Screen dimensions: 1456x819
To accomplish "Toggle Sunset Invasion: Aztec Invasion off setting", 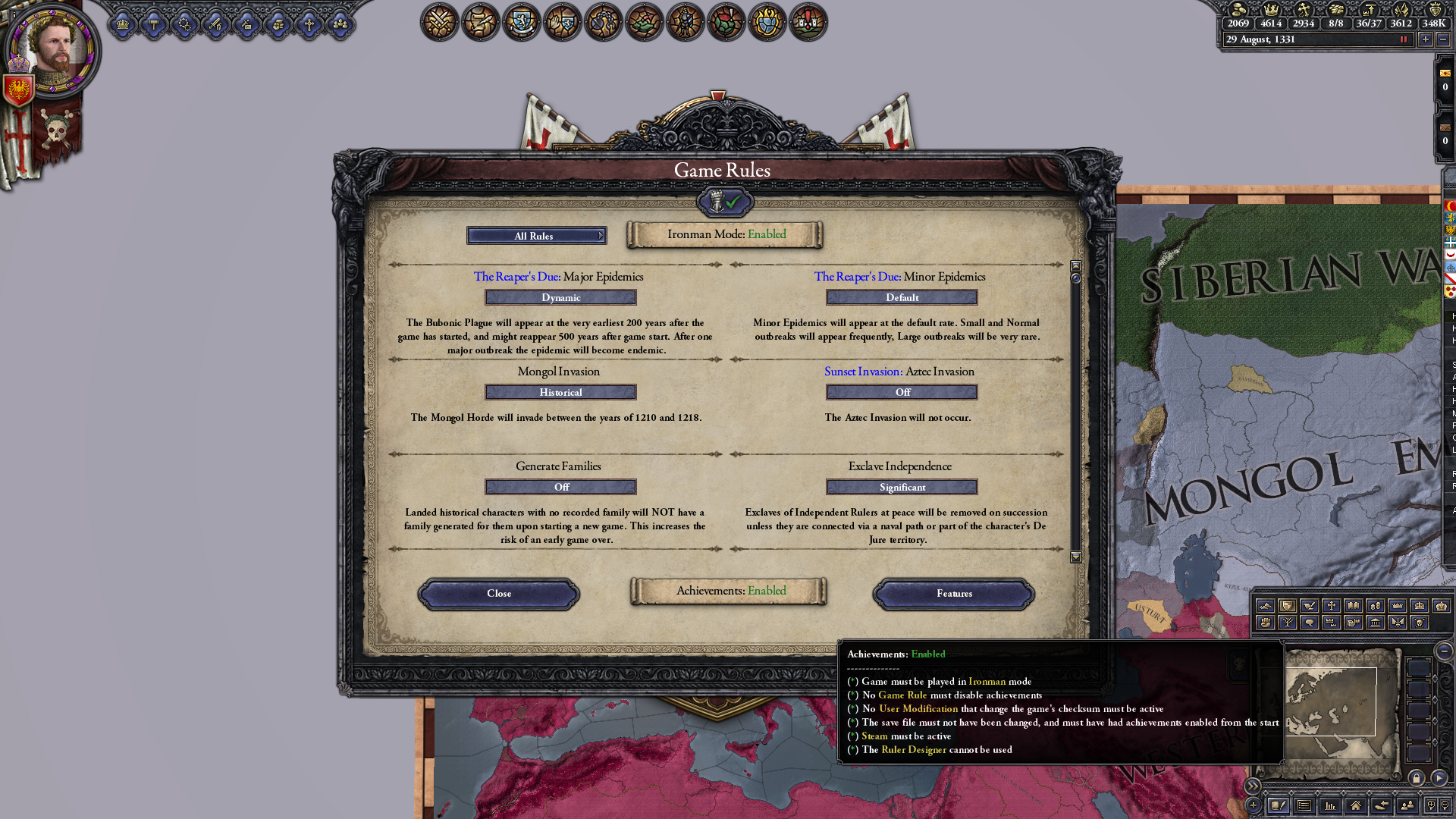I will 902,392.
